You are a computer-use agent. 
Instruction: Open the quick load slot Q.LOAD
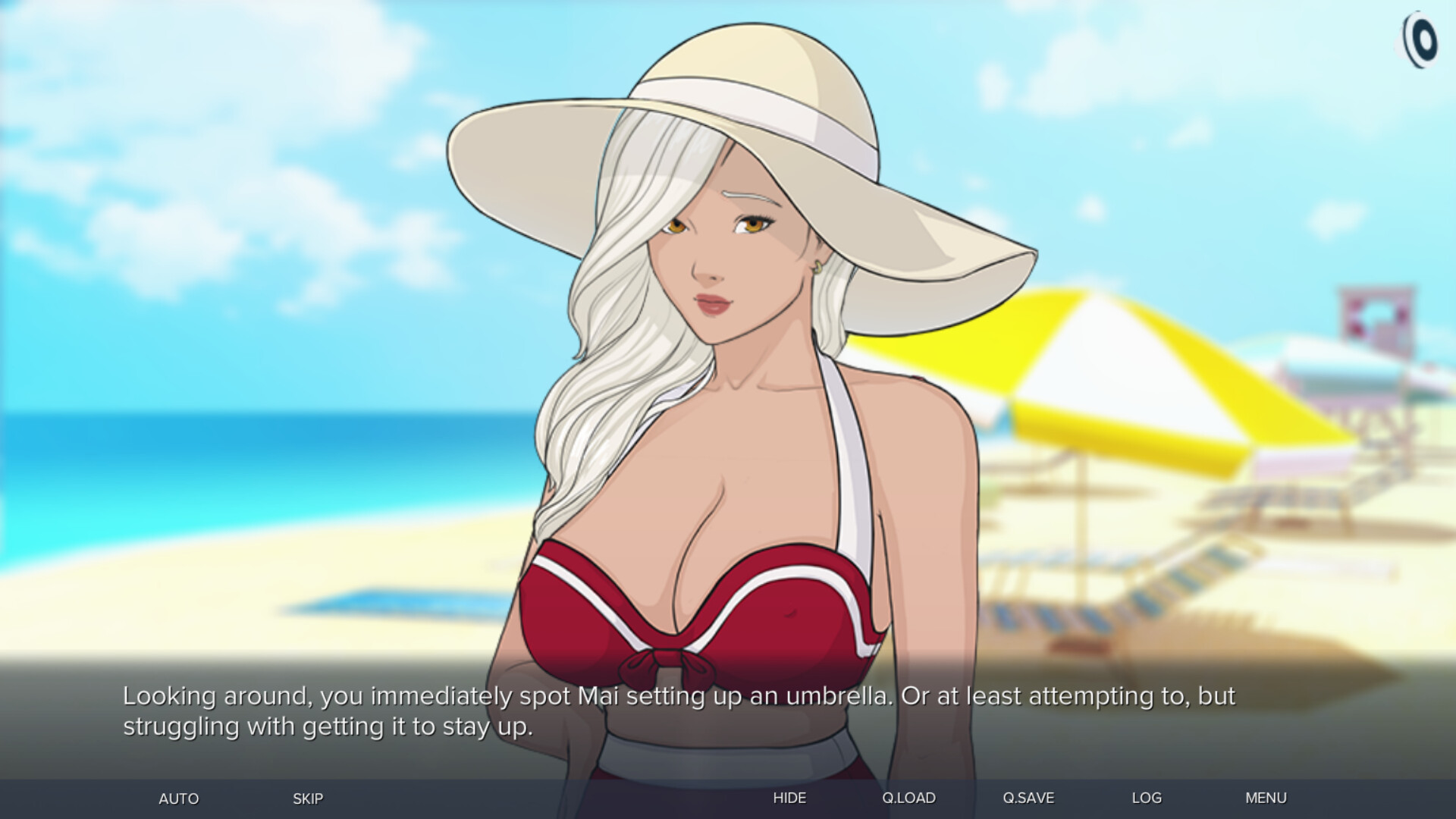908,798
